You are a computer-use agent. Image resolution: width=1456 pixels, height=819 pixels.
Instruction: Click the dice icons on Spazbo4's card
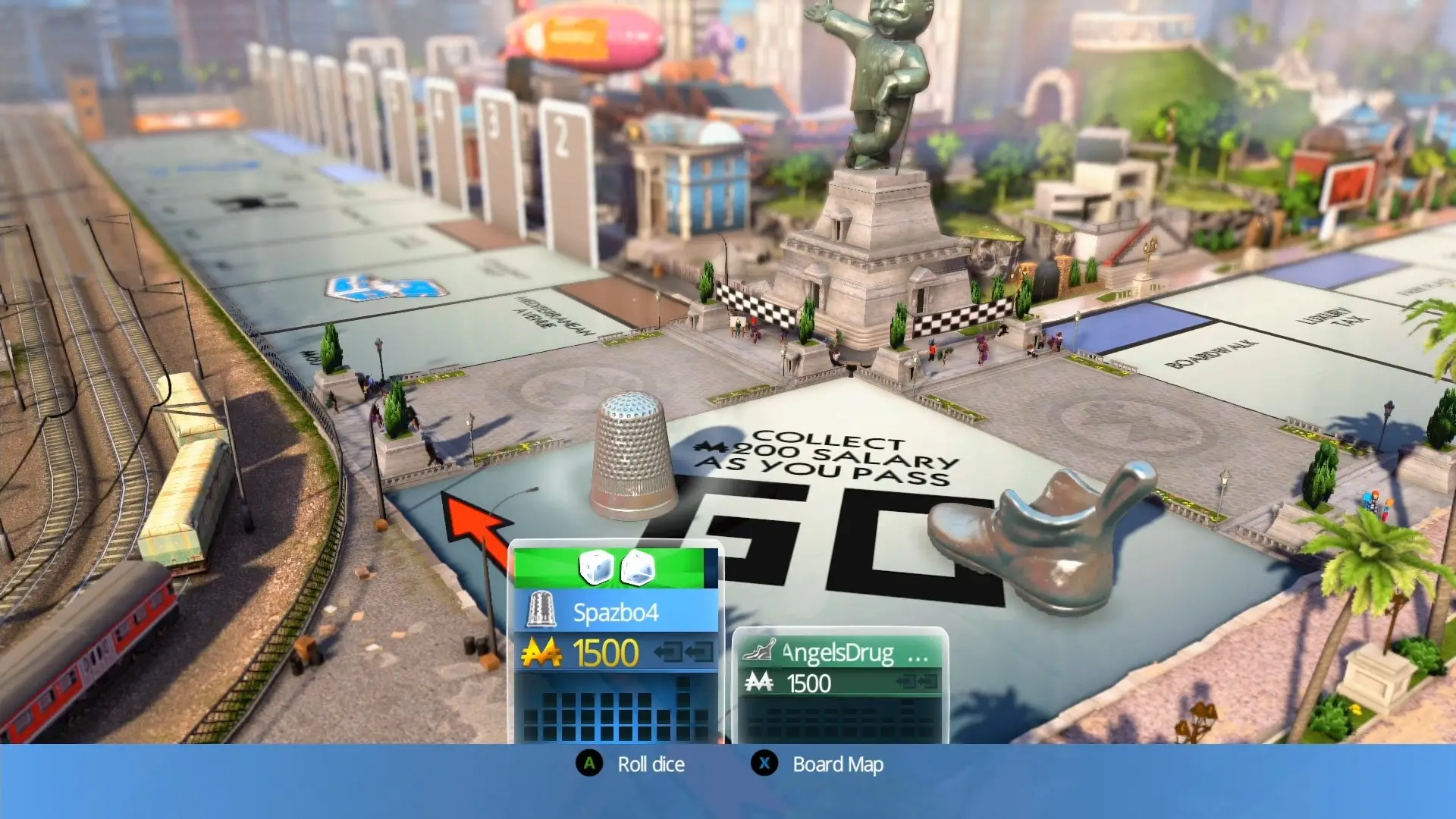[x=617, y=568]
